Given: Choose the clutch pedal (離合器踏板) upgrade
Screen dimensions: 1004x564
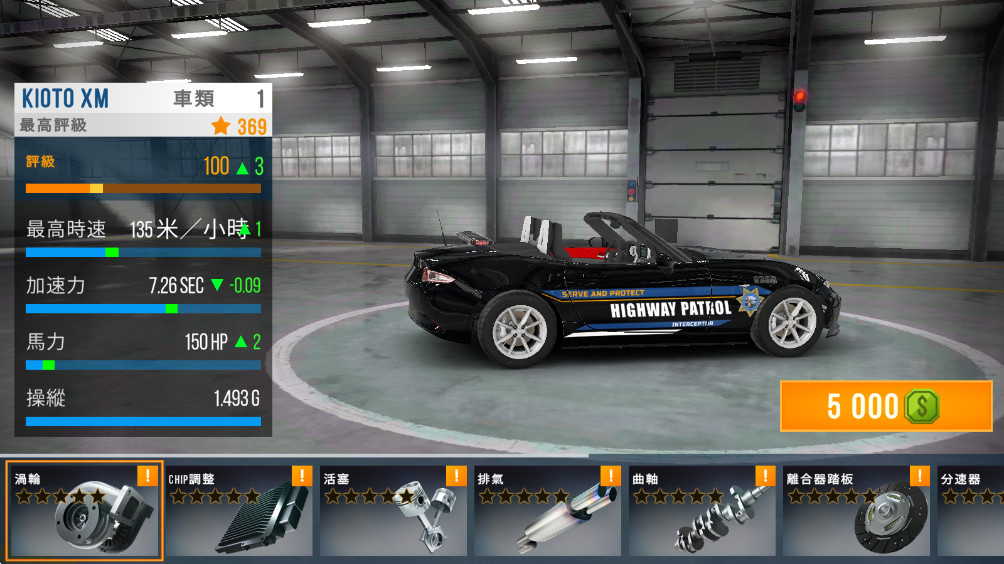Looking at the screenshot, I should pos(857,511).
